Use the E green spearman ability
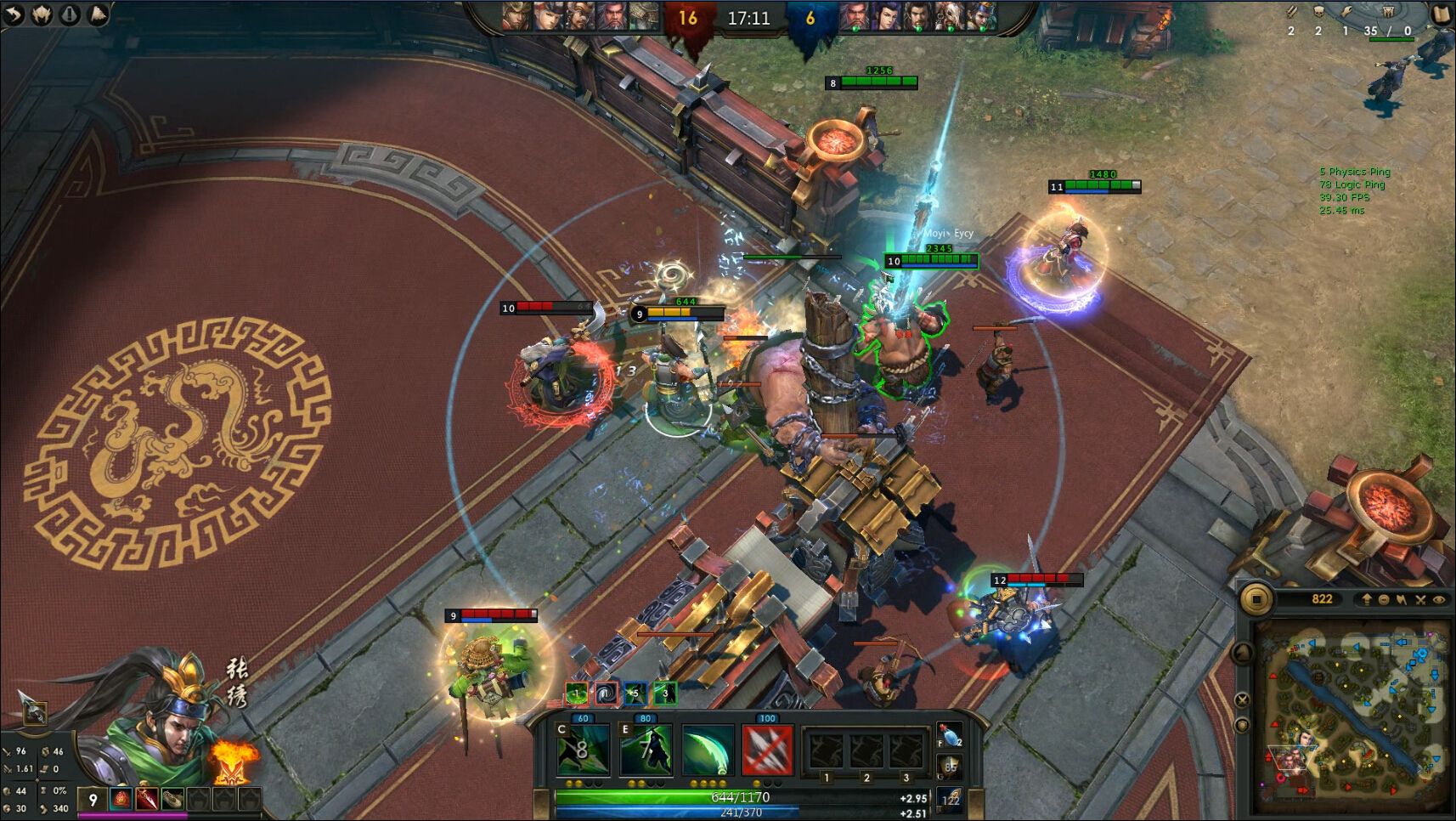Viewport: 1456px width, 821px height. (x=646, y=750)
